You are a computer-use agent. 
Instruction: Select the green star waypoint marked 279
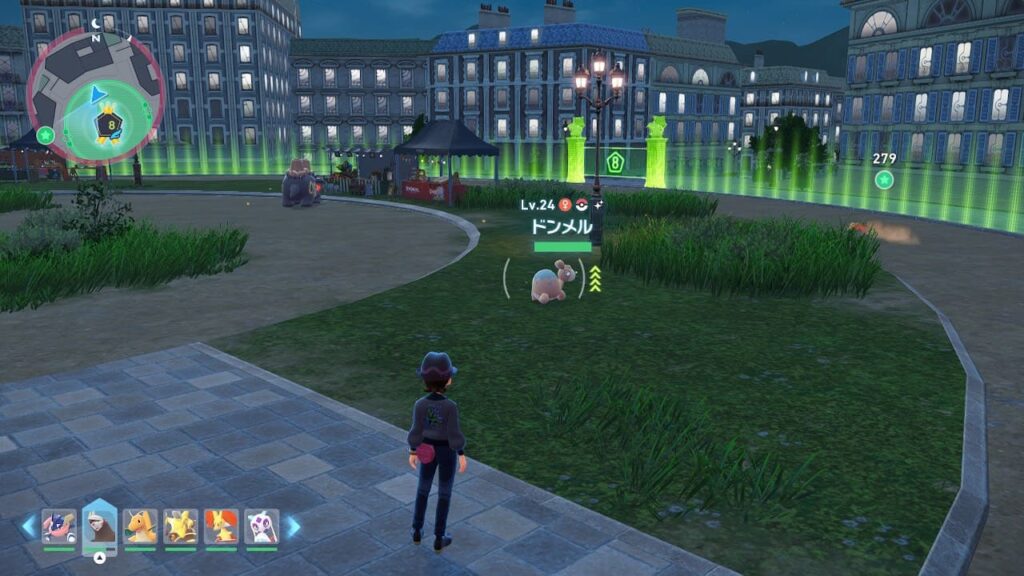click(884, 179)
